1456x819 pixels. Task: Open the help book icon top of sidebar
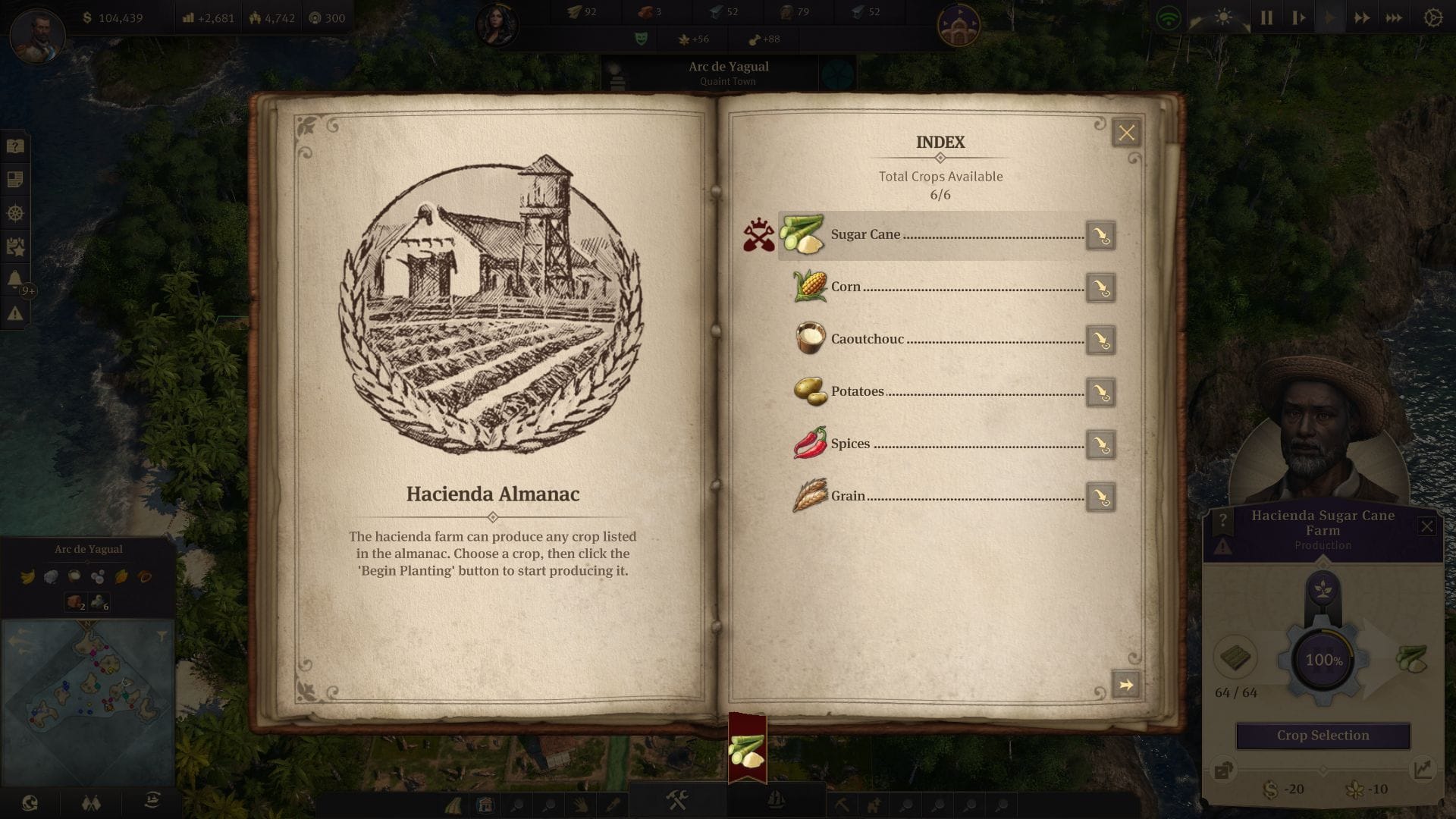14,146
